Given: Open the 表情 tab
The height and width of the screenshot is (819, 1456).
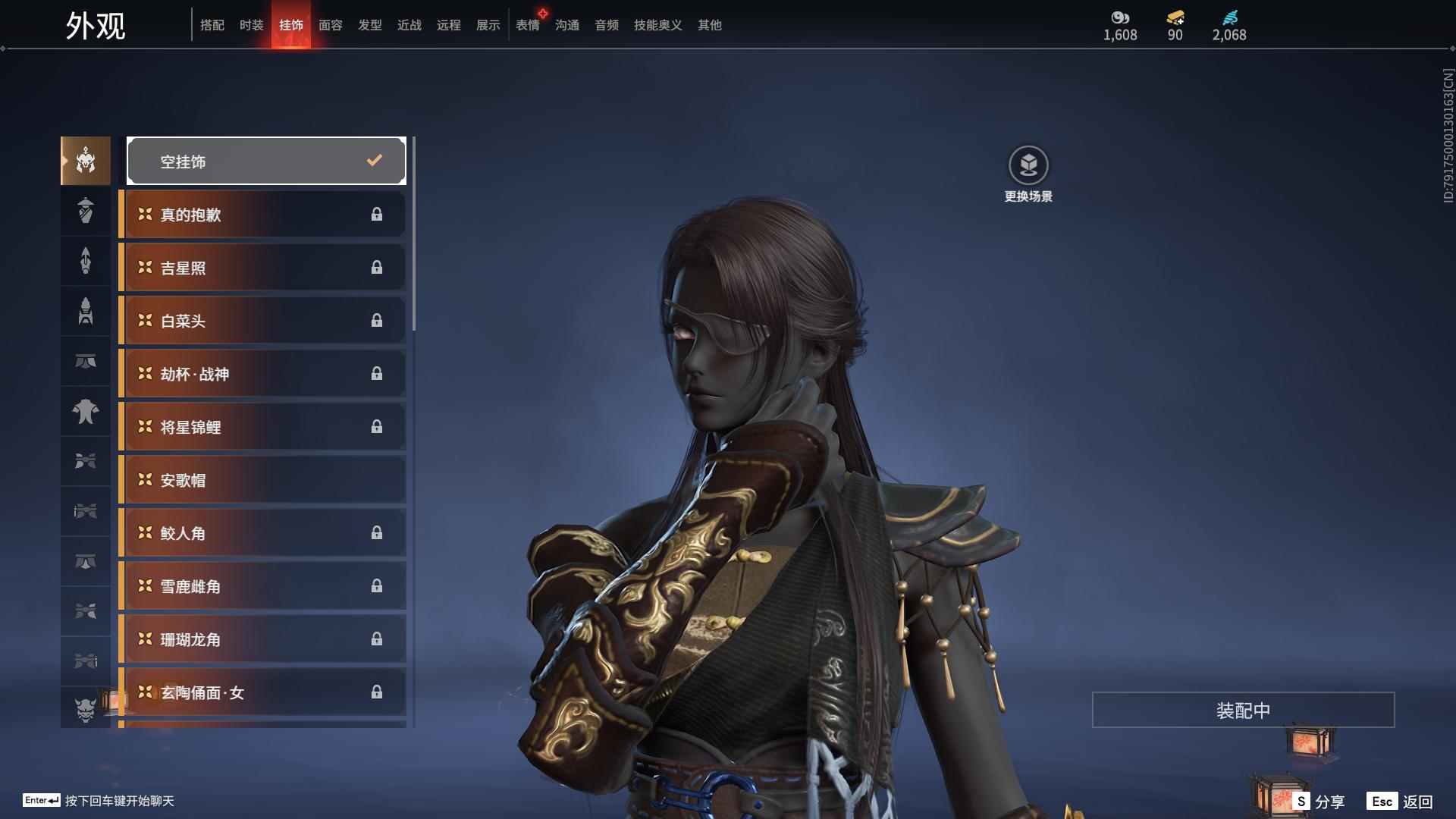Looking at the screenshot, I should (x=528, y=25).
